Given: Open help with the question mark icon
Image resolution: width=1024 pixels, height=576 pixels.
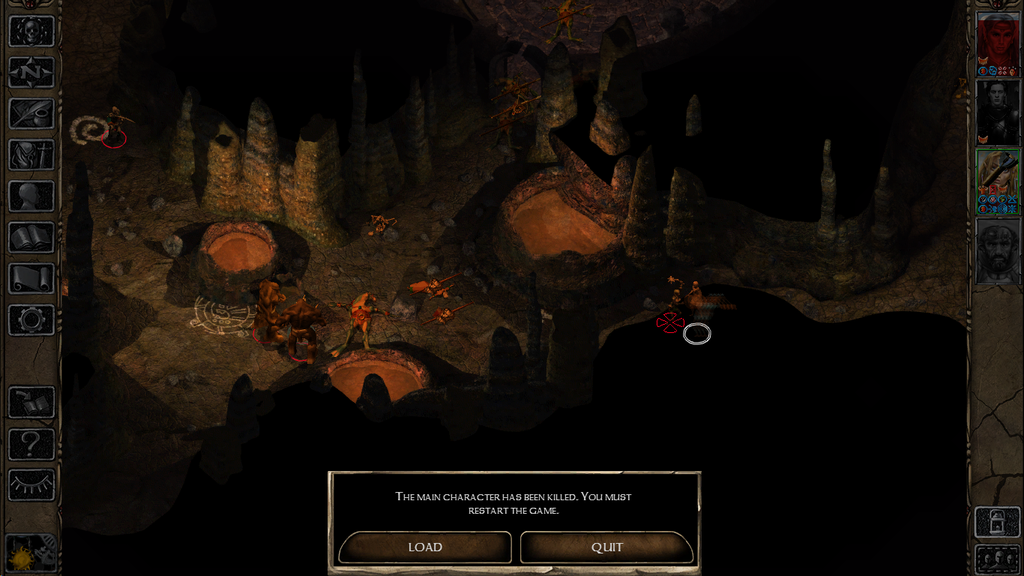Looking at the screenshot, I should tap(31, 443).
